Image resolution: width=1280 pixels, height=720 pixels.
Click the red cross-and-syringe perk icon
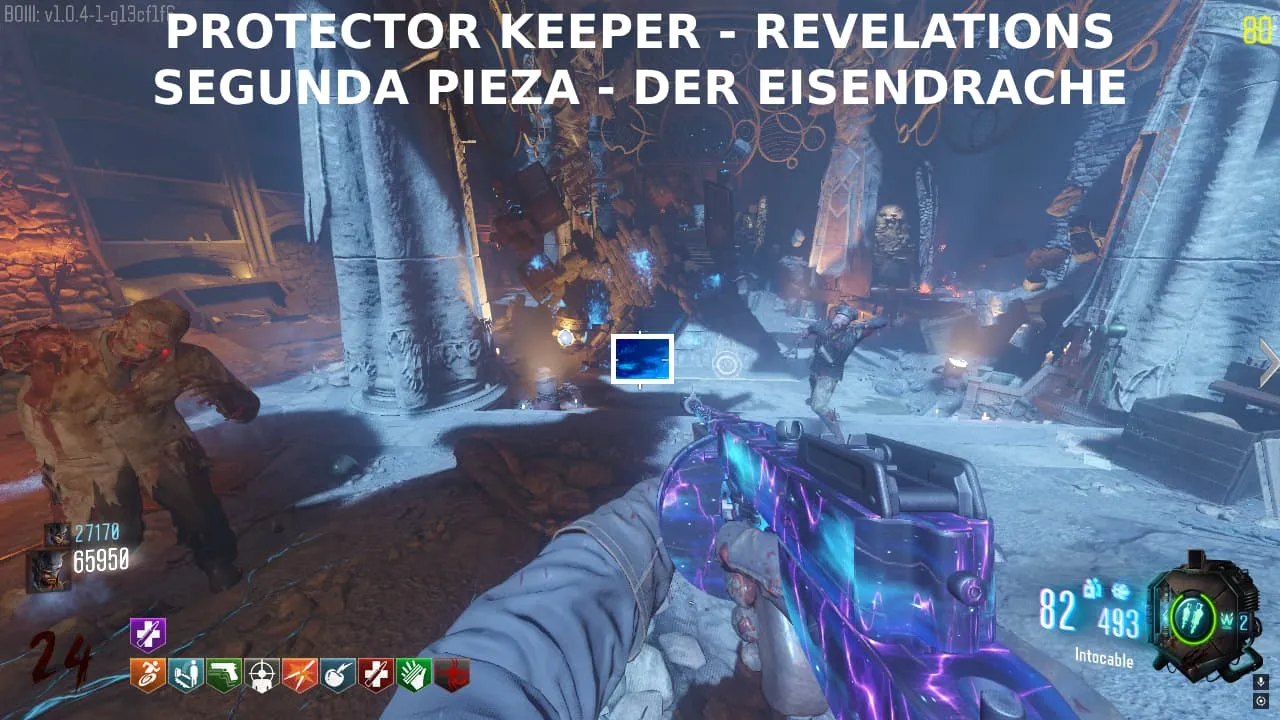tap(376, 675)
